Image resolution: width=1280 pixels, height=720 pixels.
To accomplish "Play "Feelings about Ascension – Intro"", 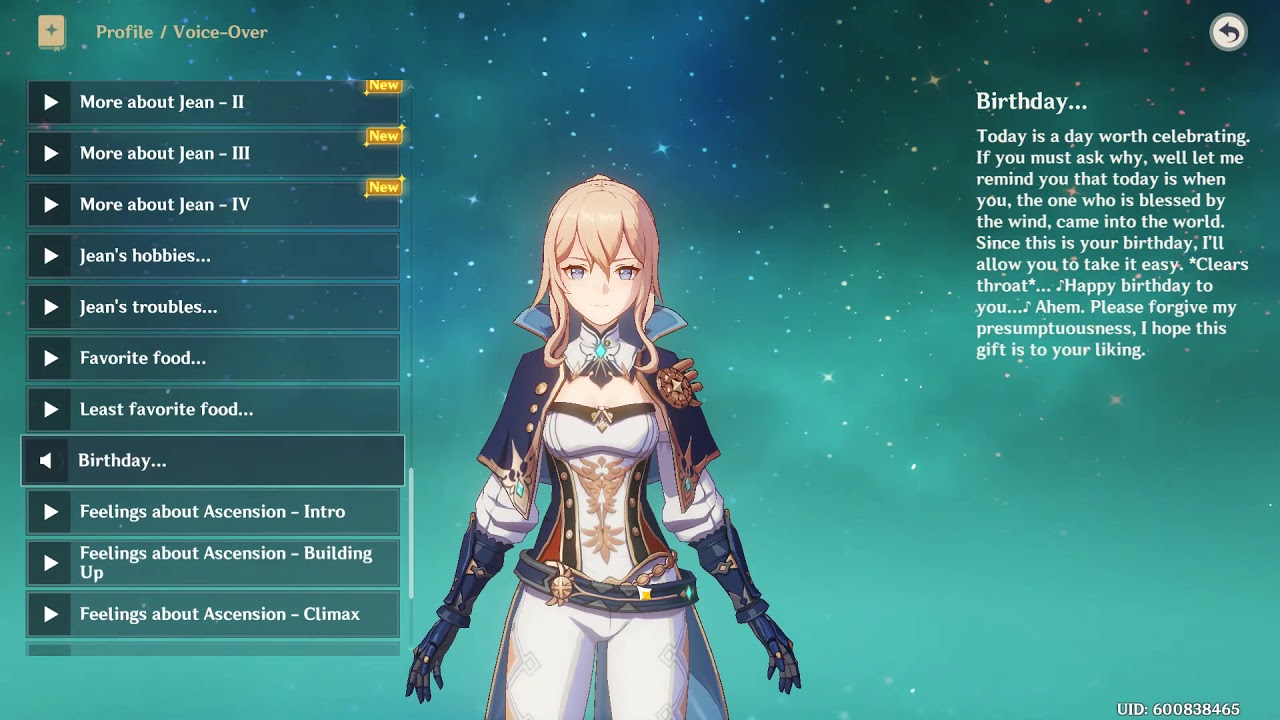I will click(x=213, y=512).
